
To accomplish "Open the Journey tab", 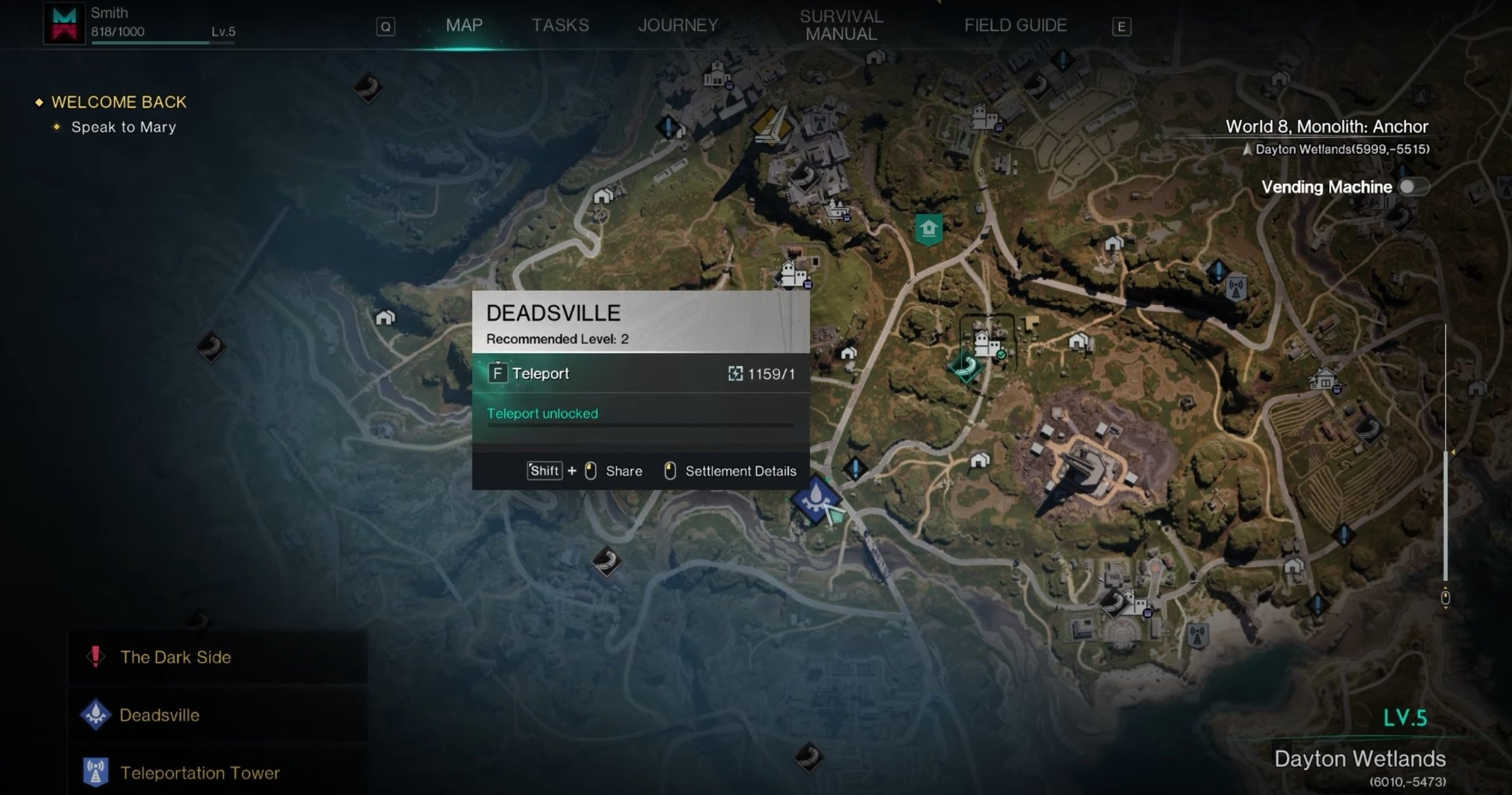I will coord(678,25).
